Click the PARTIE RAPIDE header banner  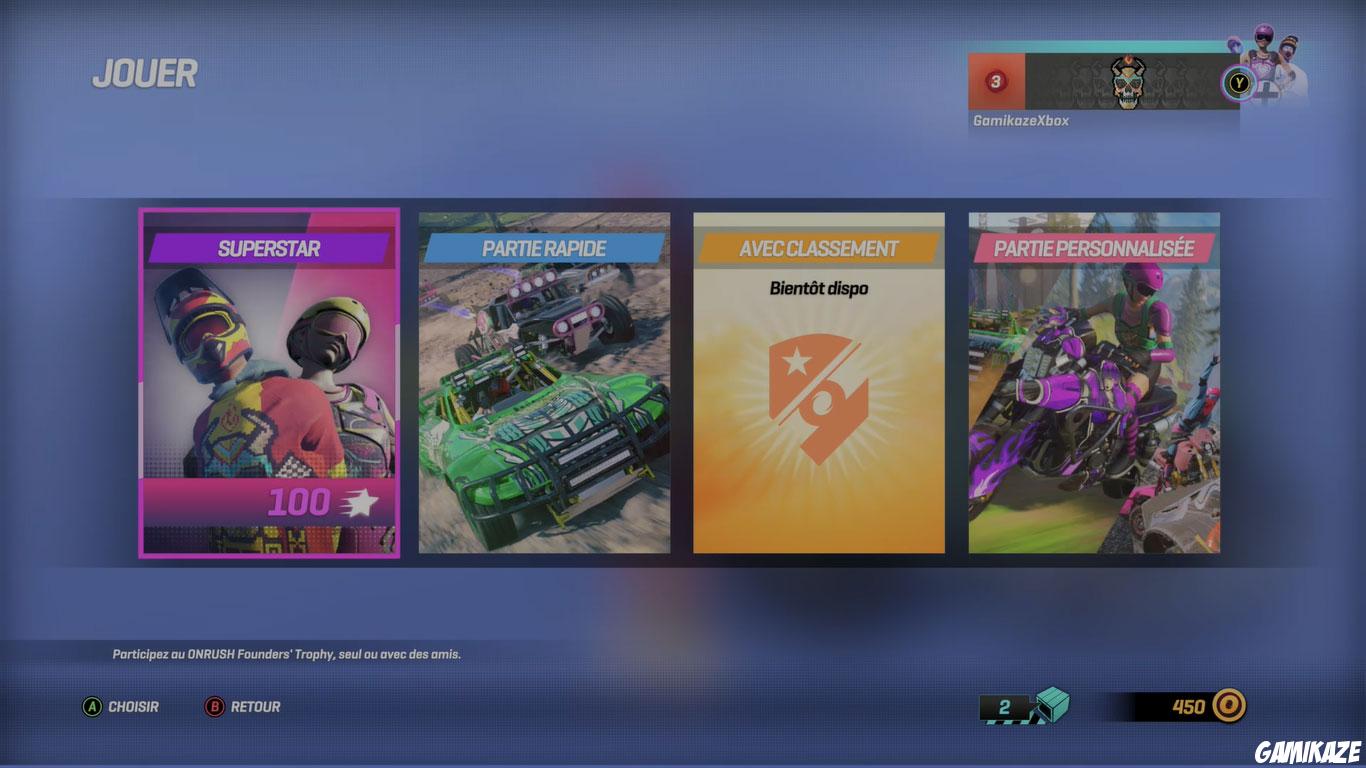tap(545, 248)
